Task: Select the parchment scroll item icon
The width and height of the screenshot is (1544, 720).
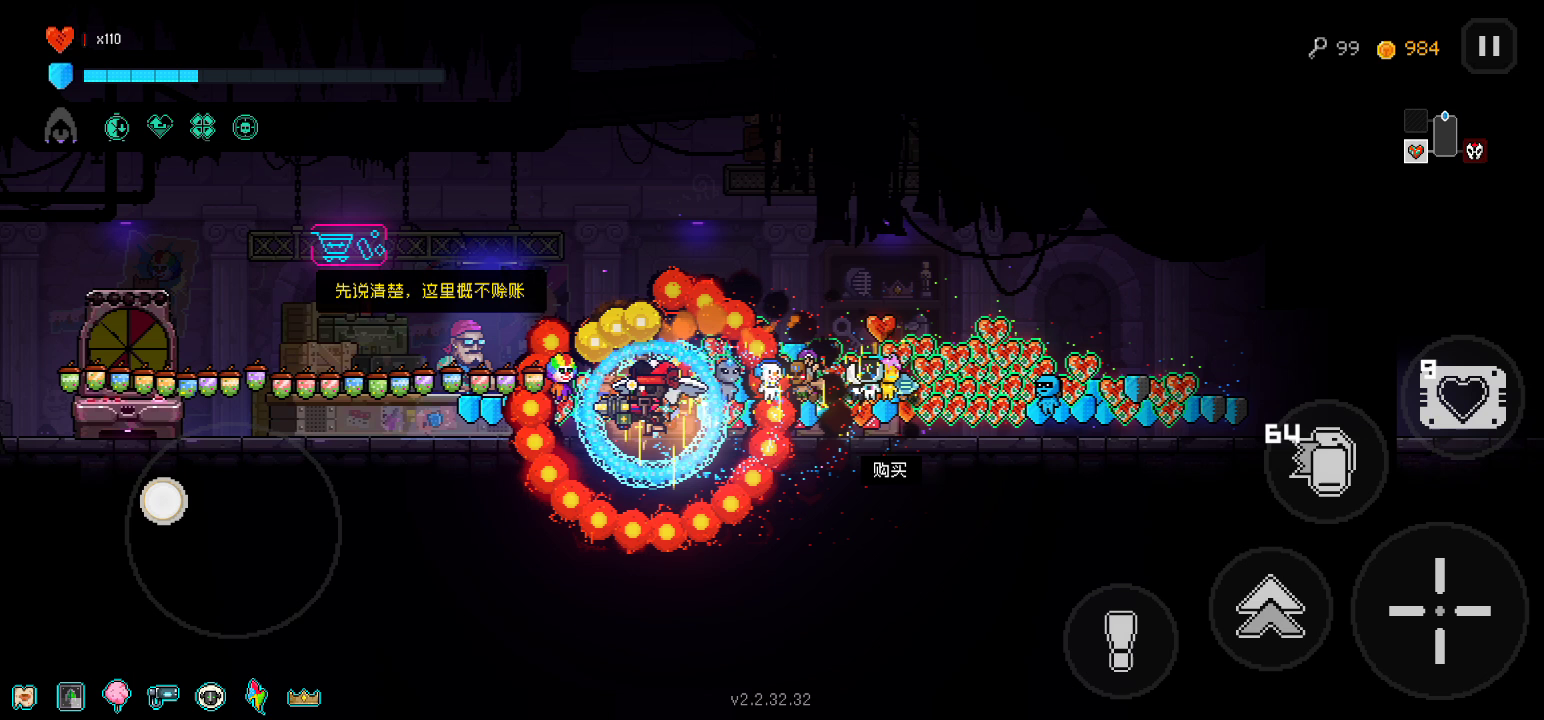Action: [24, 696]
